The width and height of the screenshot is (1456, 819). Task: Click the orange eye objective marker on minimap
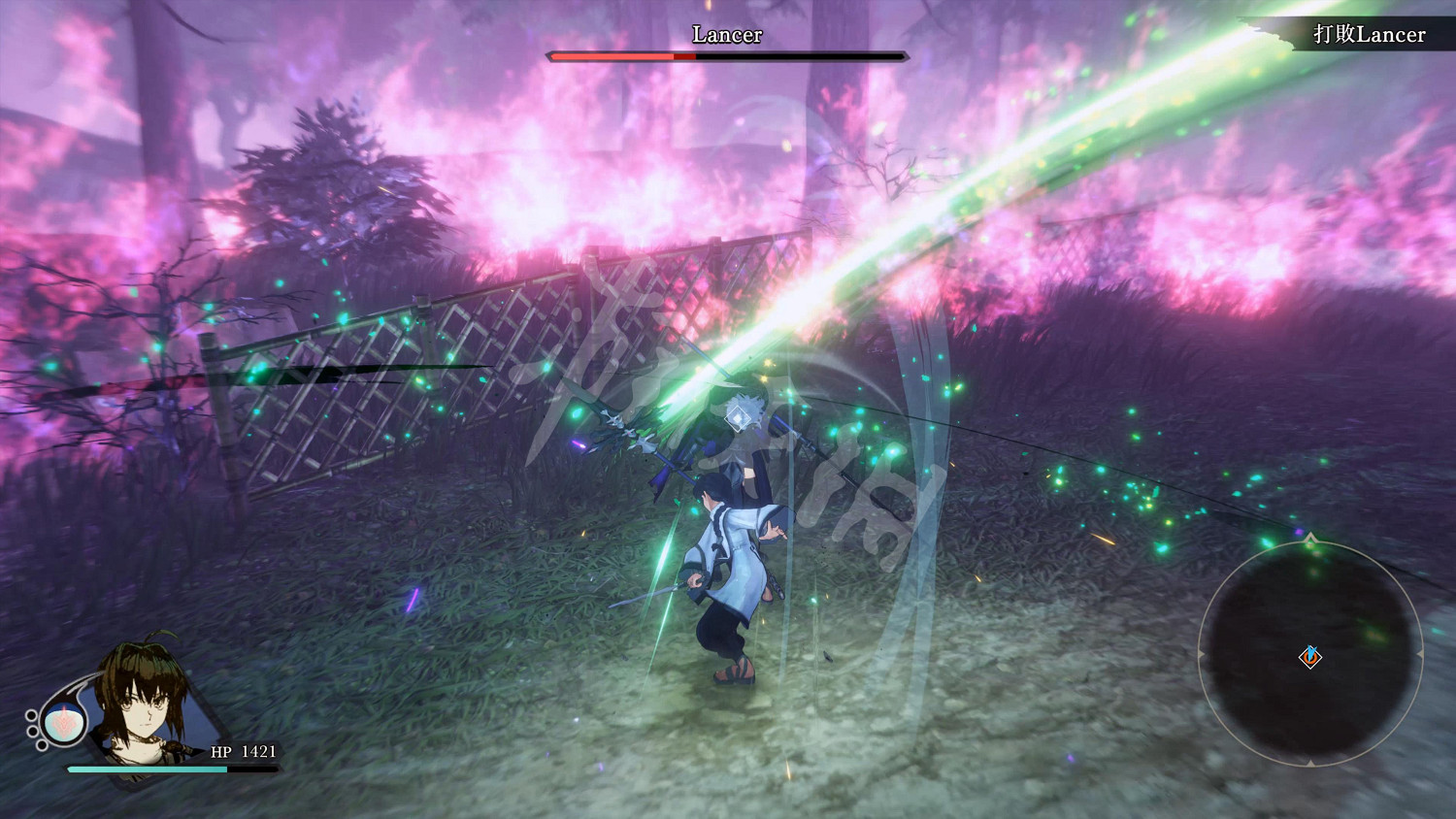1310,658
